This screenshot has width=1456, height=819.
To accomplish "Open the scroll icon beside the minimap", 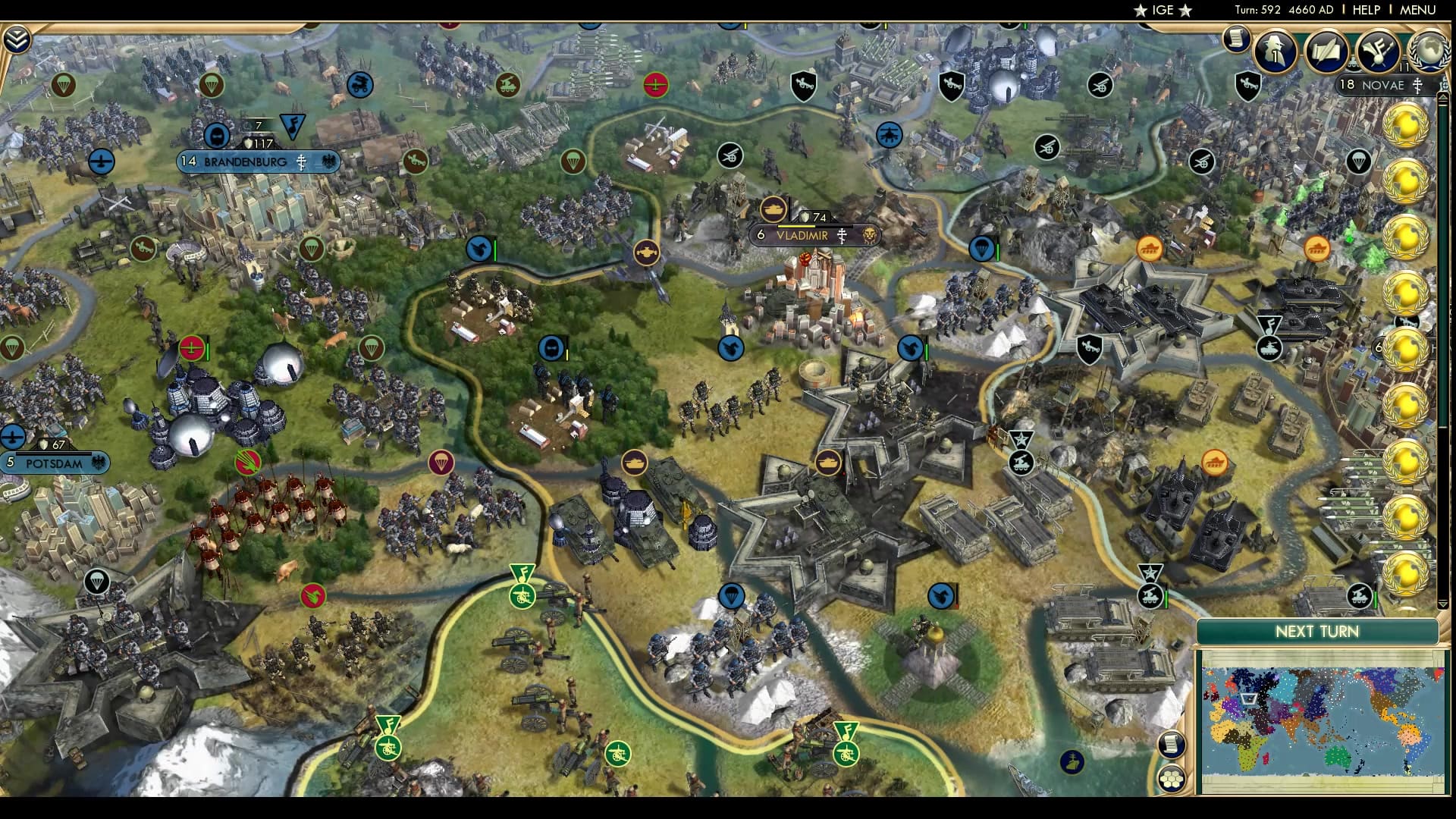I will [1172, 744].
